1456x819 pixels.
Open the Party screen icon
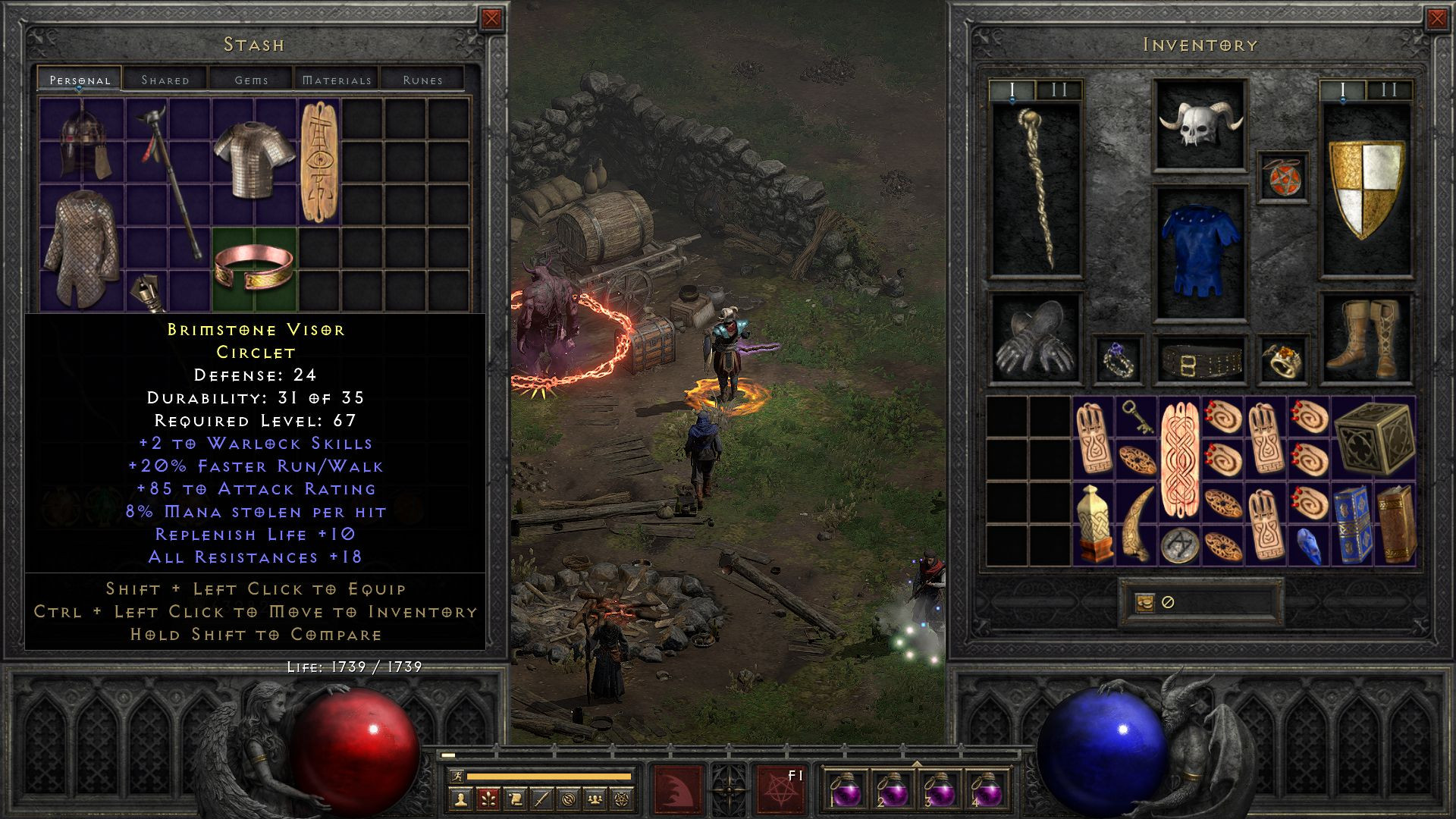point(595,800)
